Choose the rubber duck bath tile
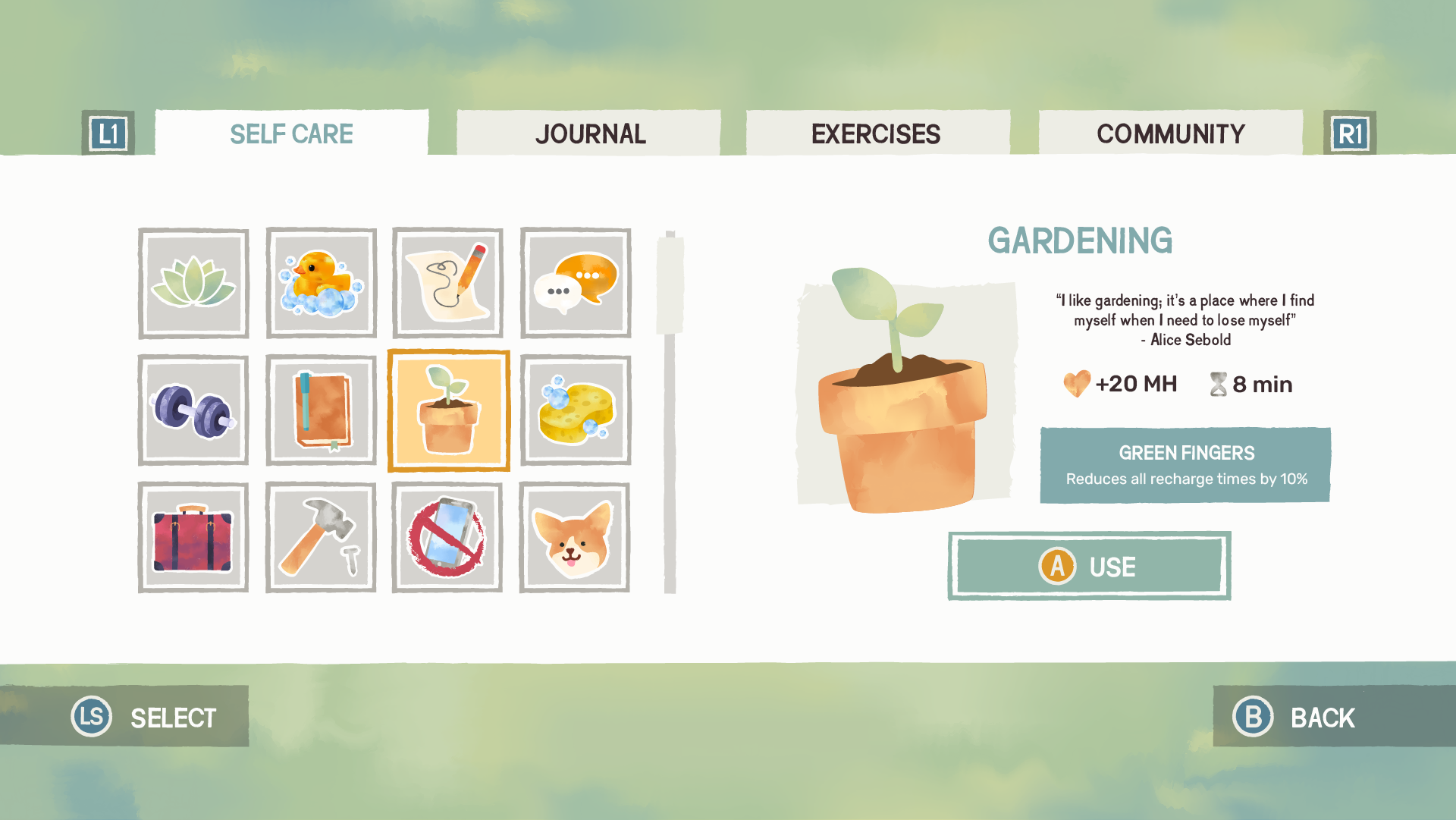Viewport: 1456px width, 820px height. pyautogui.click(x=321, y=283)
